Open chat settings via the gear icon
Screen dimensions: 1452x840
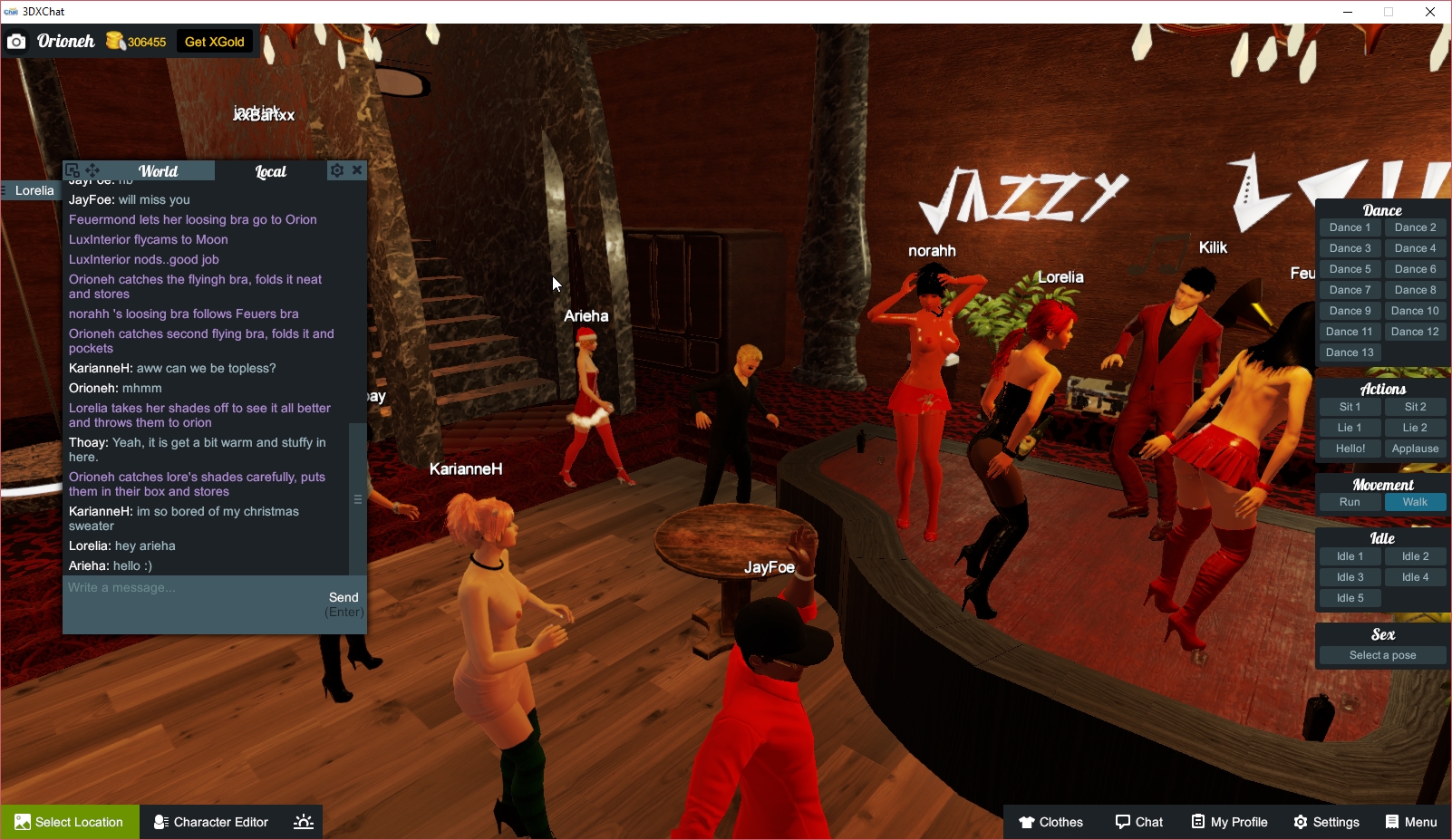pyautogui.click(x=336, y=169)
